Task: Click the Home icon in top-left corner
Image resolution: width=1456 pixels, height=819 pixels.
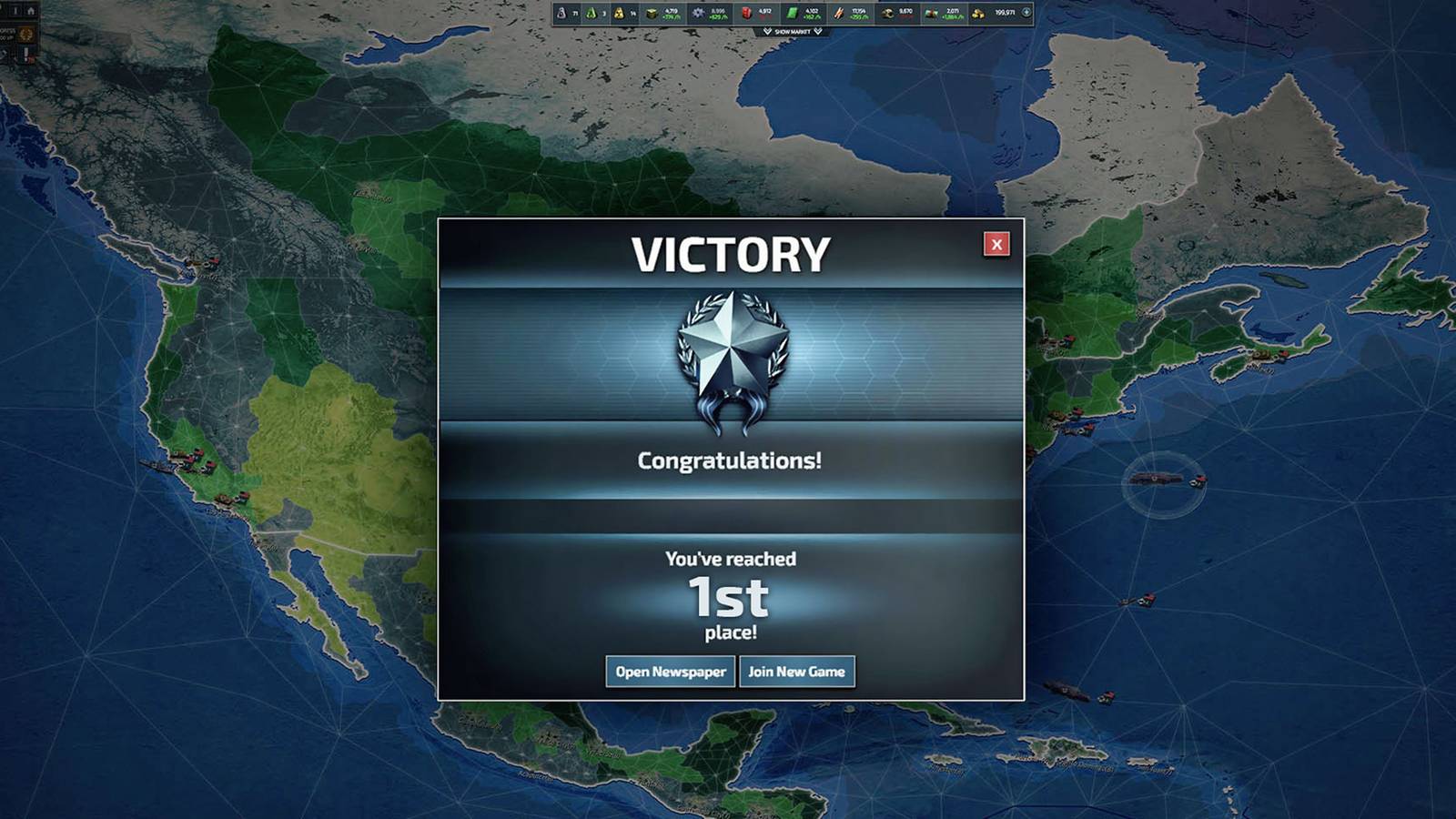Action: point(31,11)
